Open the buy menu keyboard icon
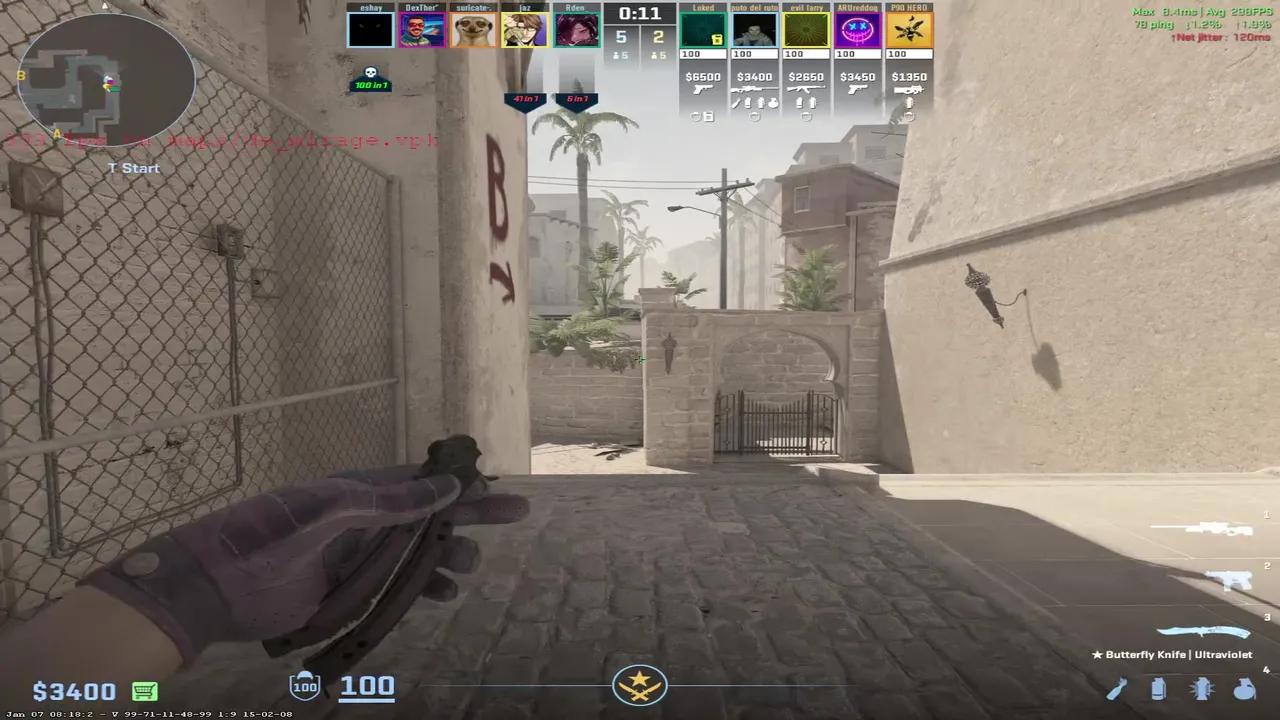Viewport: 1280px width, 720px height. (144, 690)
